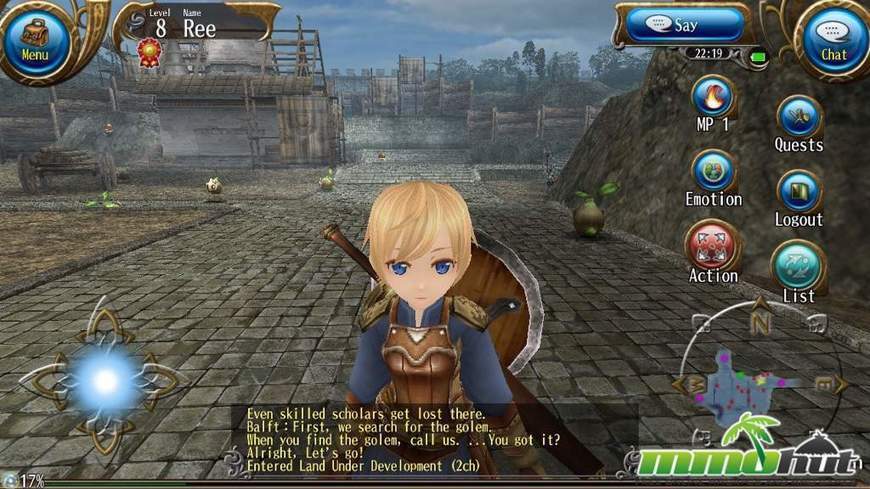Select the Logout button
This screenshot has height=489, width=870.
click(799, 192)
